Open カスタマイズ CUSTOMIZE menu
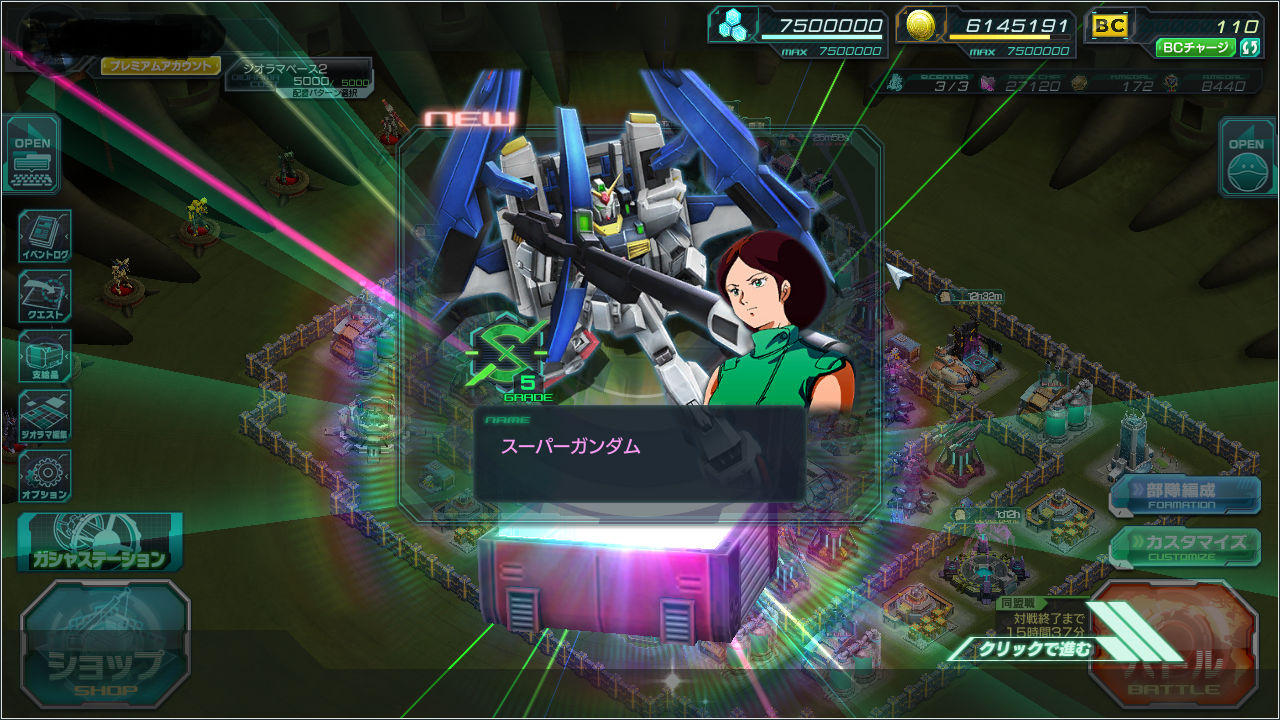The image size is (1280, 720). coord(1185,545)
